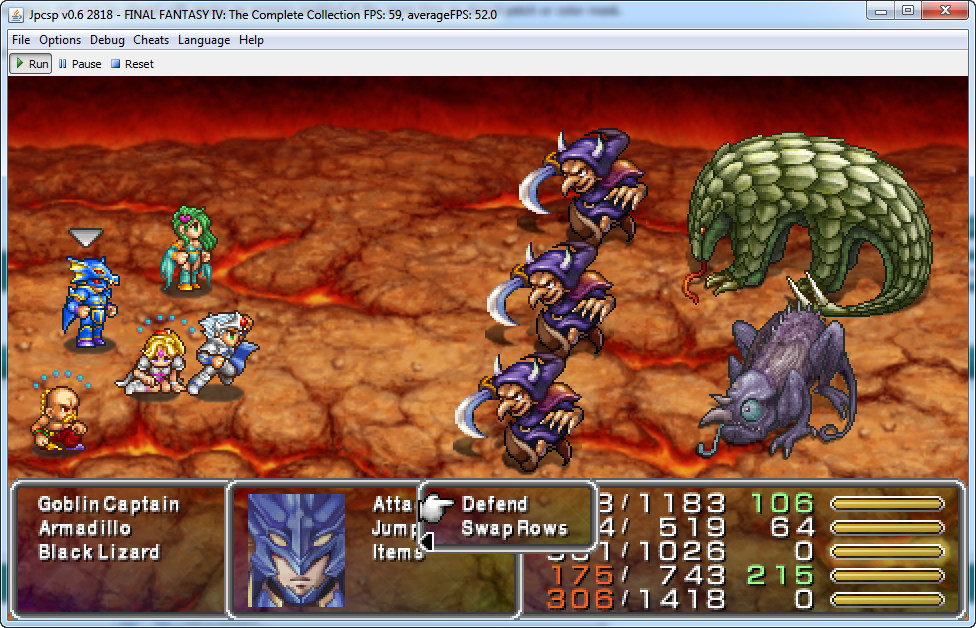Open the Language menu
Screen dimensions: 976x628
tap(204, 40)
